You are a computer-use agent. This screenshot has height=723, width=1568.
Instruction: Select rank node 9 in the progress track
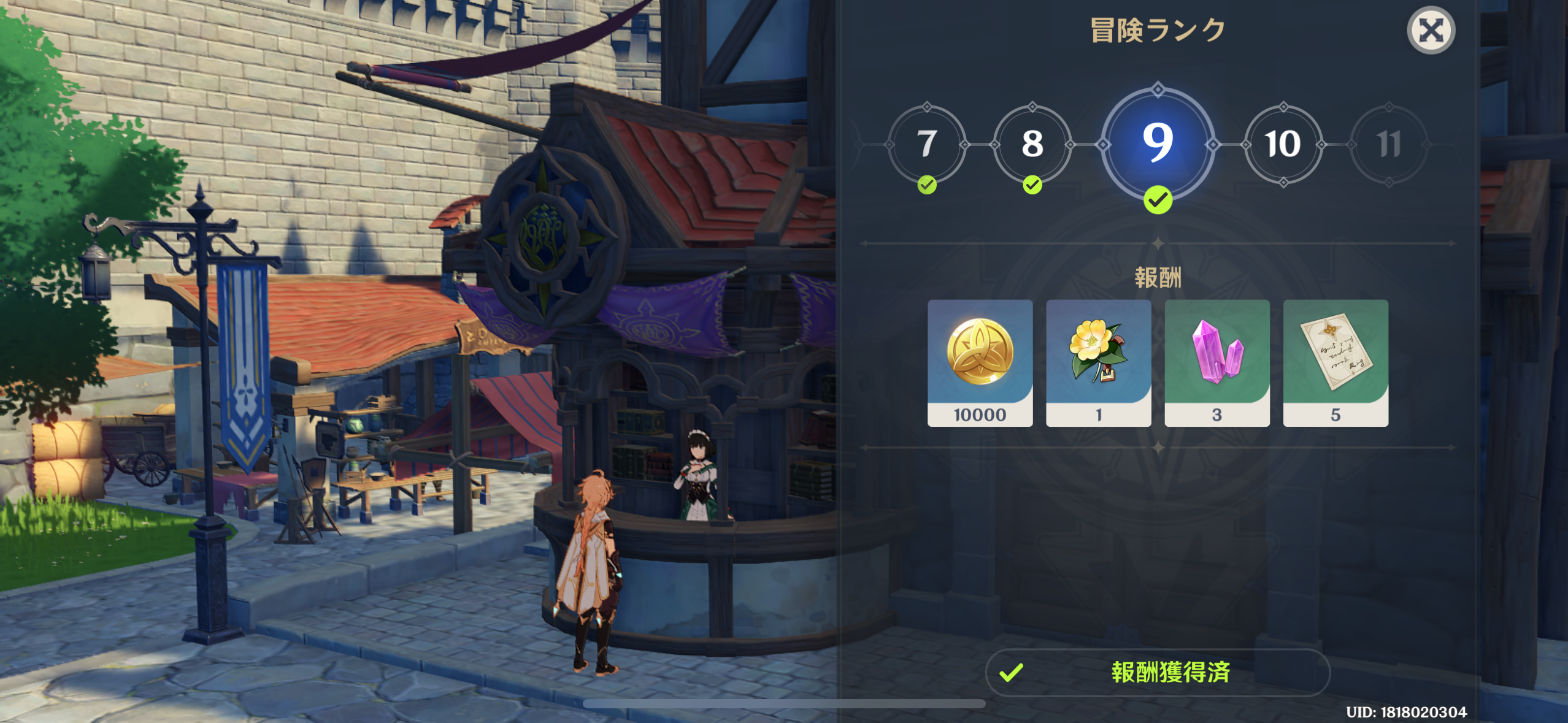coord(1157,145)
